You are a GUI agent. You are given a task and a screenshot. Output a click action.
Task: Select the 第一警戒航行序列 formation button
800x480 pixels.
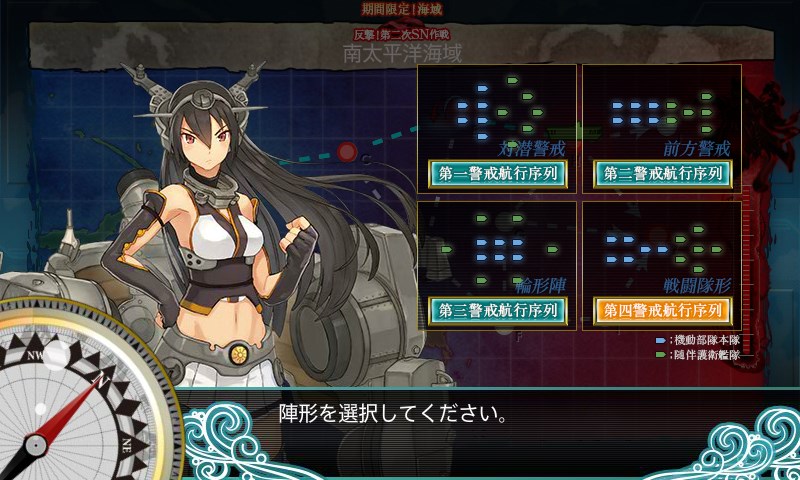tap(497, 173)
